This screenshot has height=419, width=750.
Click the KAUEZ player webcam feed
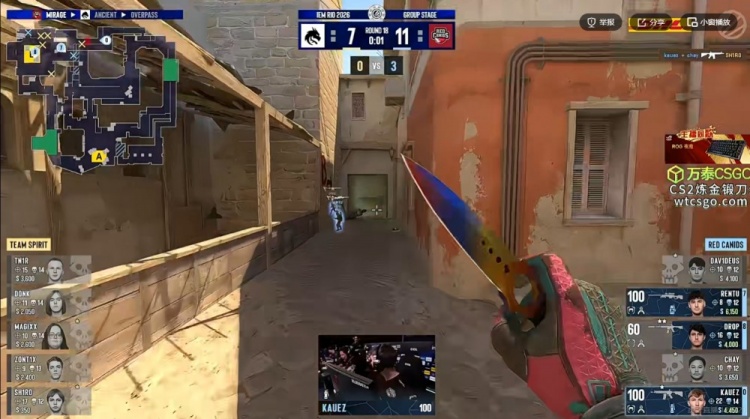(x=376, y=371)
